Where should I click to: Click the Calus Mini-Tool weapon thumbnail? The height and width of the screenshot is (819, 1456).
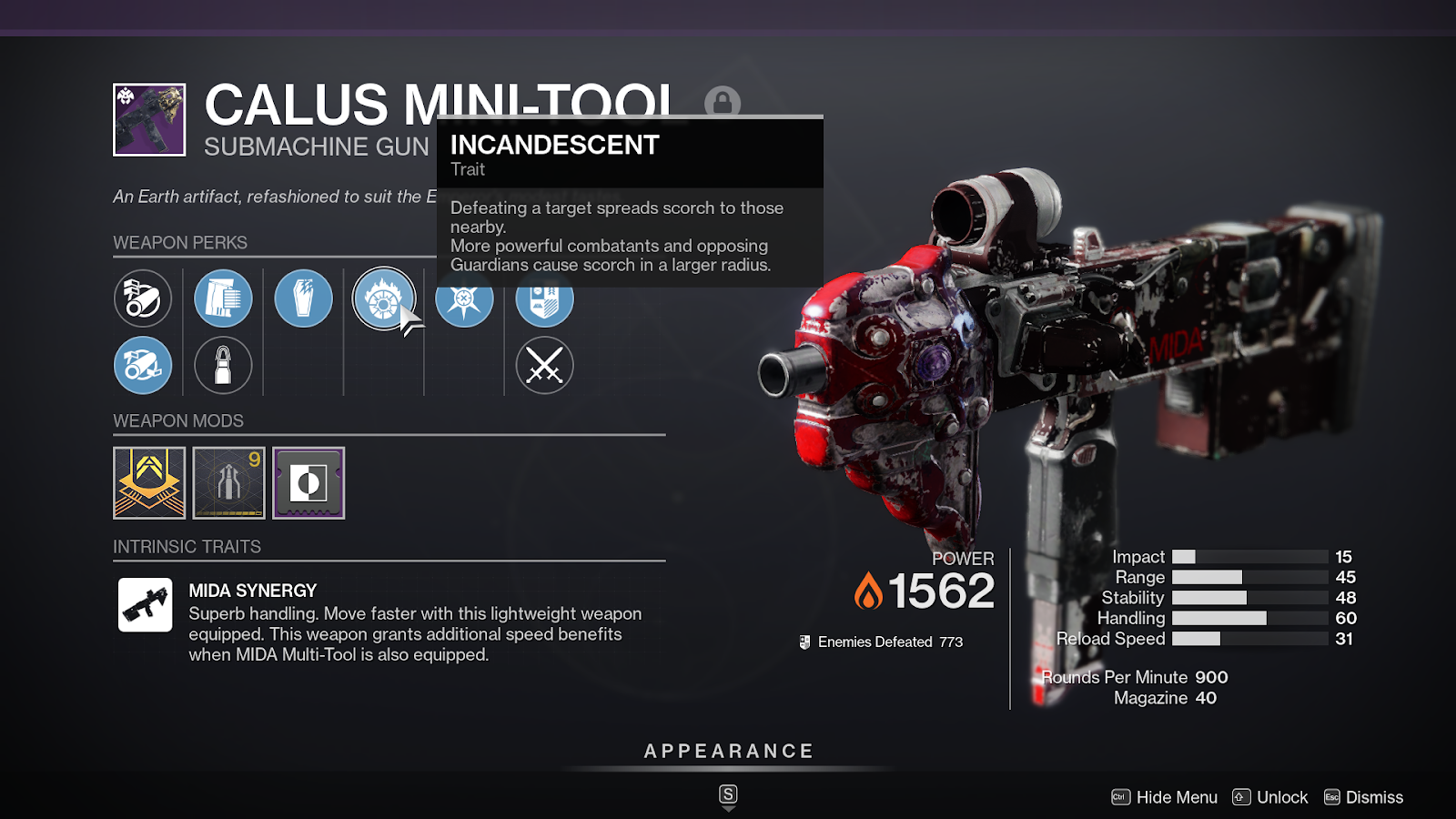tap(149, 120)
